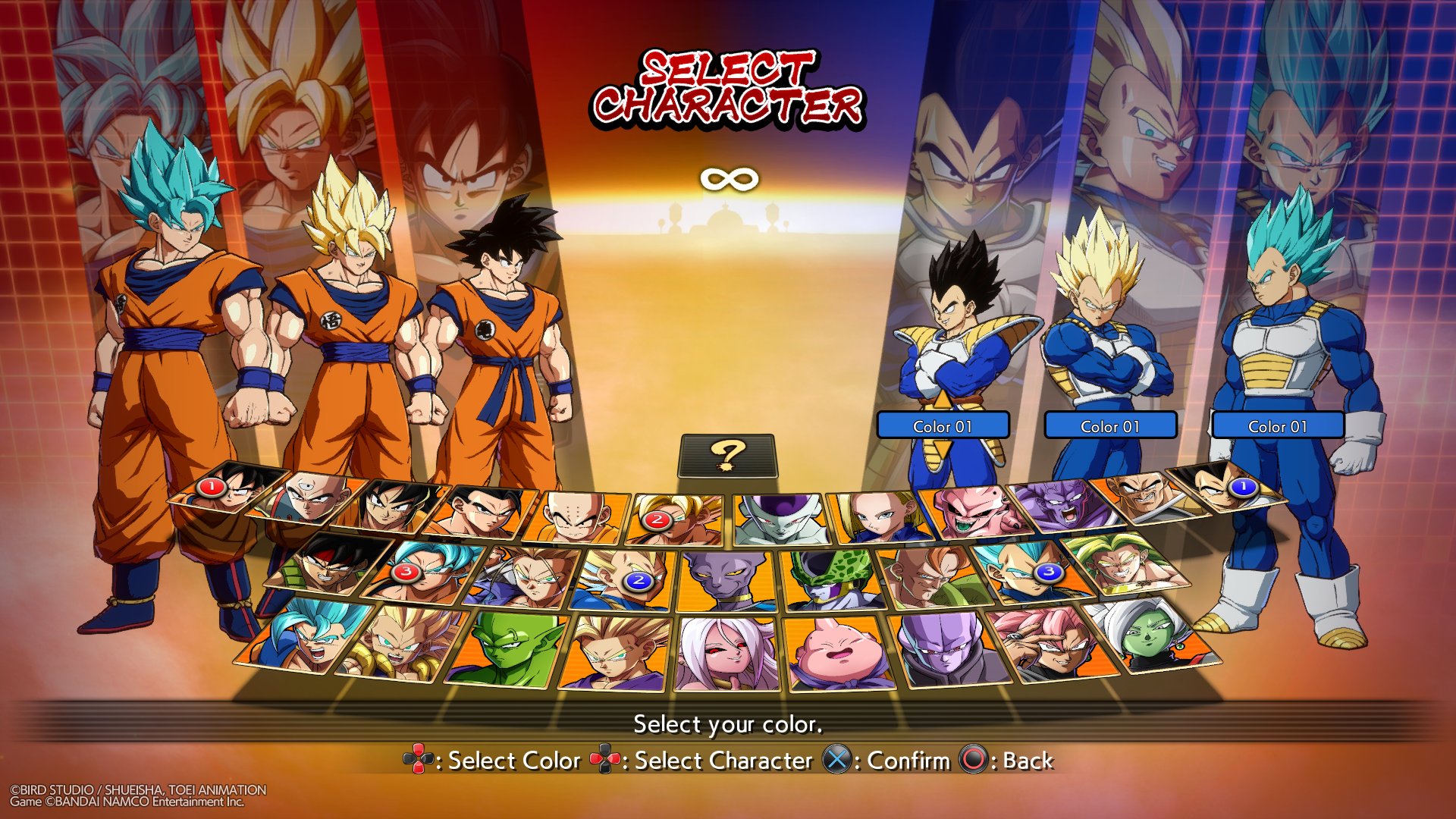Select the random question mark tile
The width and height of the screenshot is (1456, 819).
[x=728, y=456]
